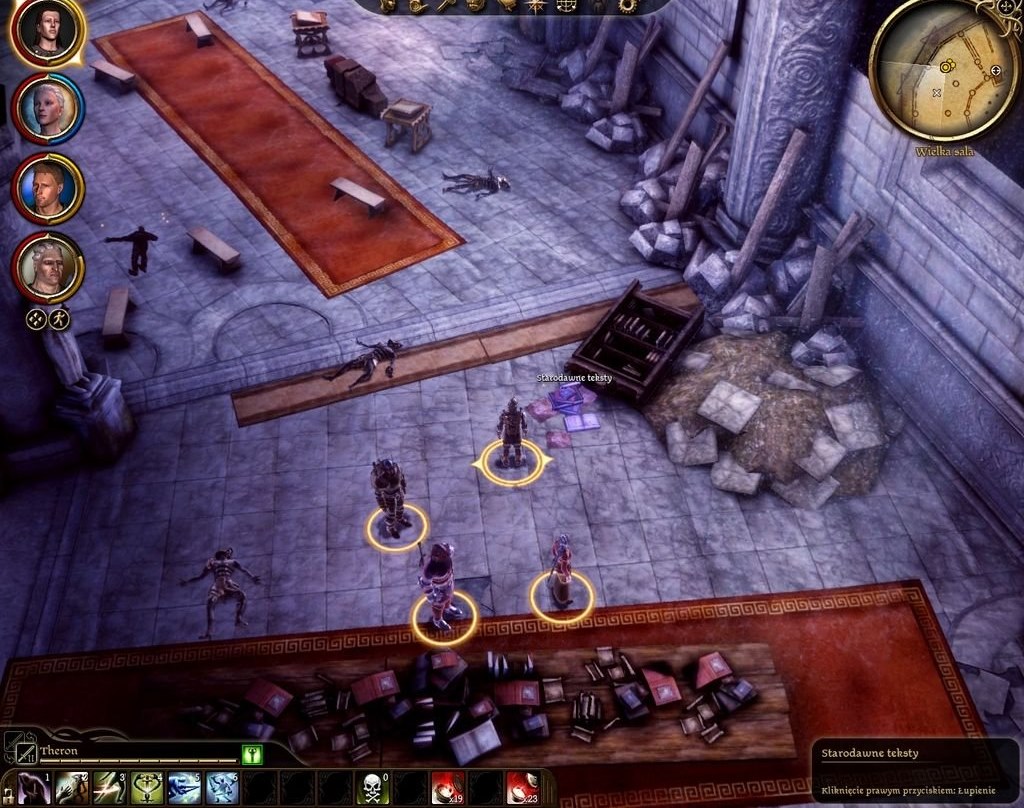Open the globe world map icon in top menu

point(567,5)
